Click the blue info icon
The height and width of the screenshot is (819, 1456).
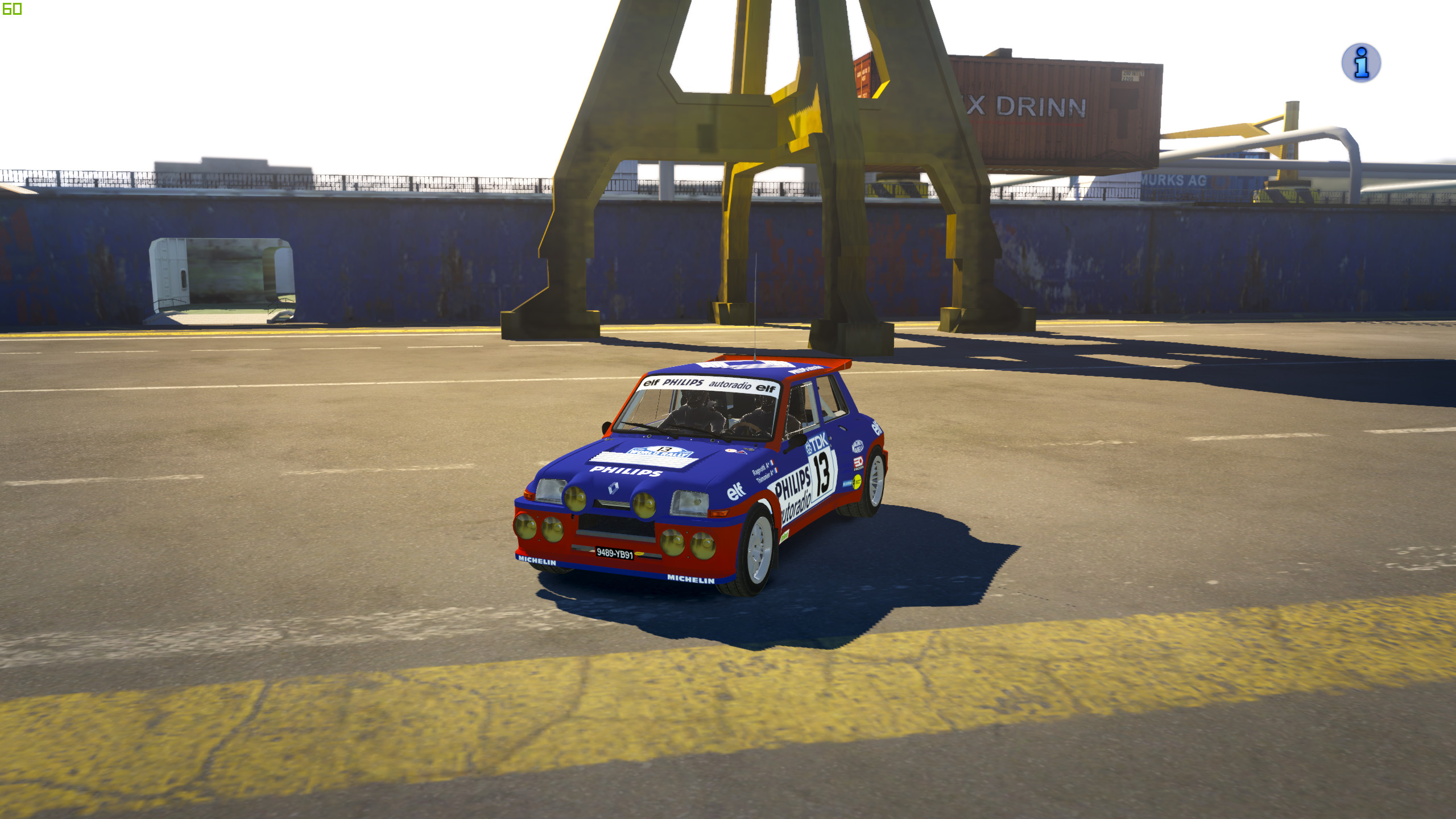click(1360, 63)
